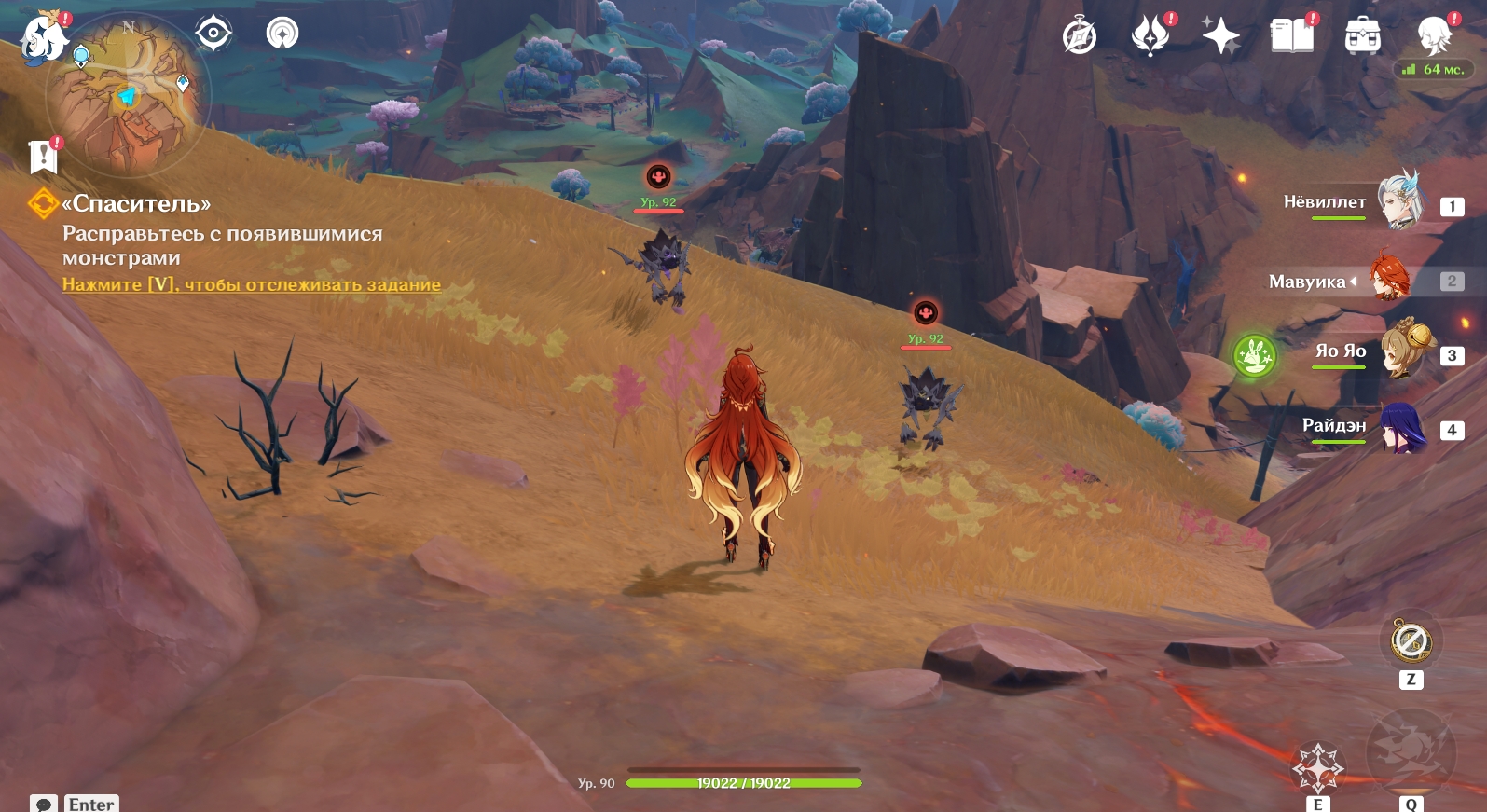Click the round signal icon beside minimap
This screenshot has width=1487, height=812.
pos(282,34)
